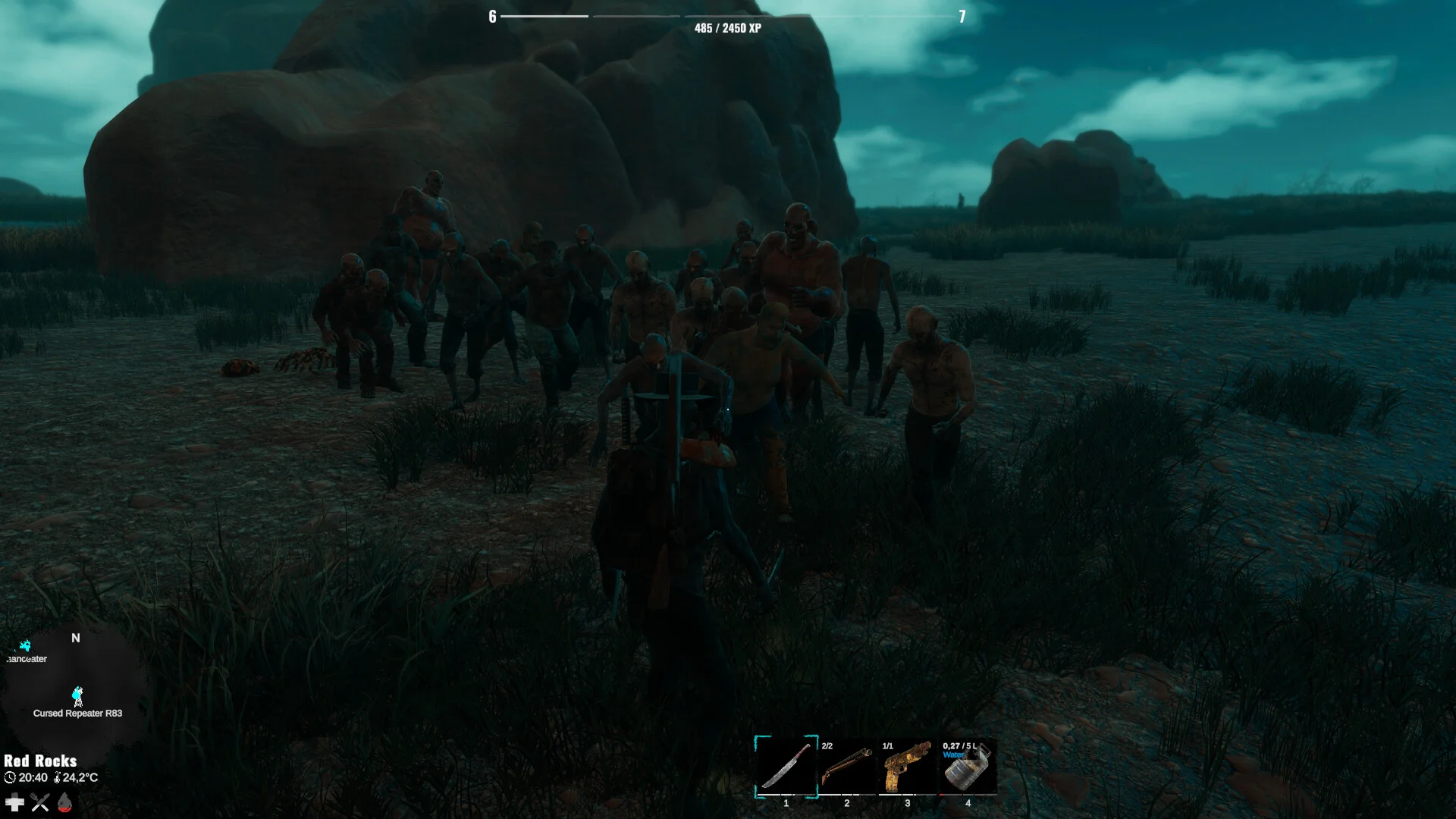Click the fork and knife hunger icon
This screenshot has width=1456, height=819.
point(40,802)
